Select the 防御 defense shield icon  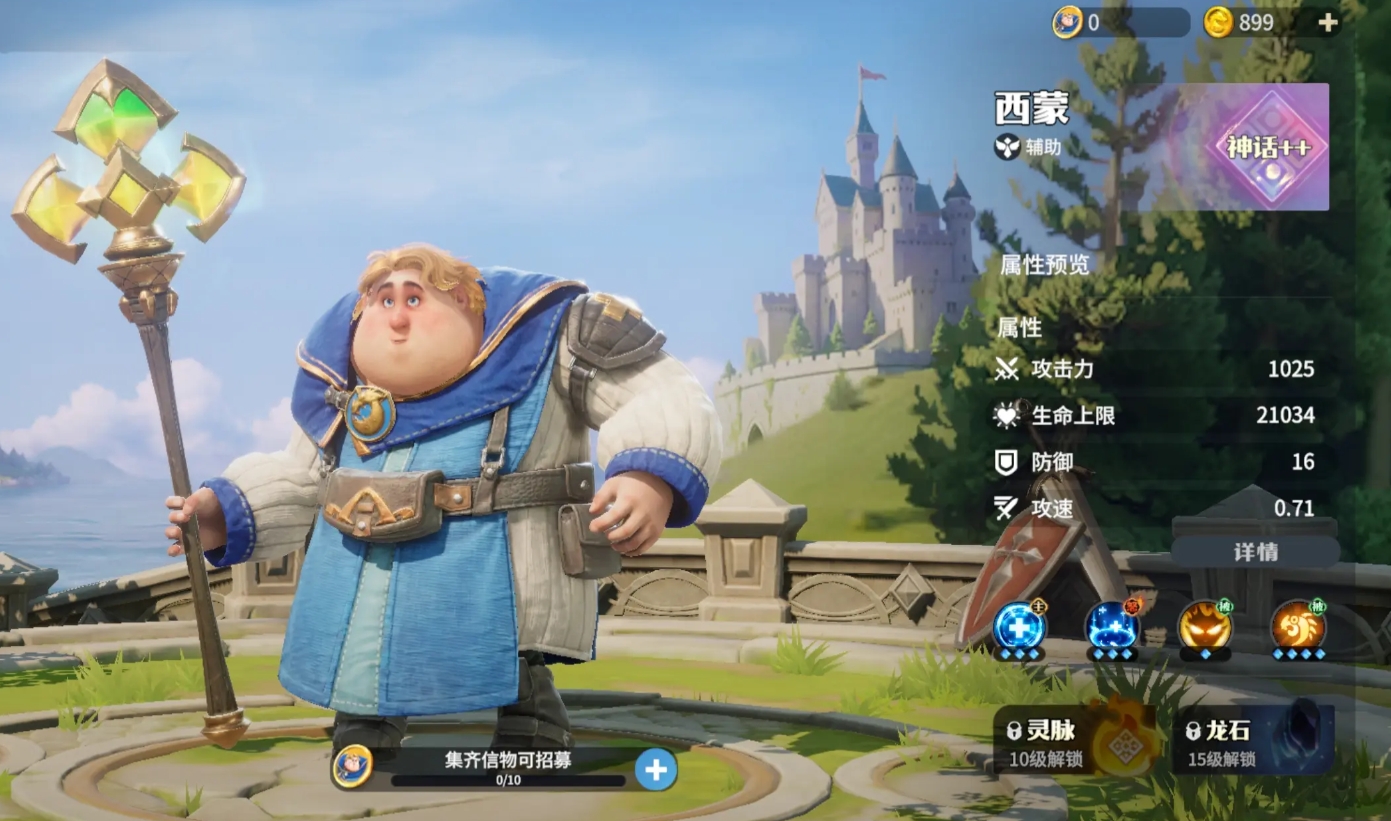click(1008, 462)
